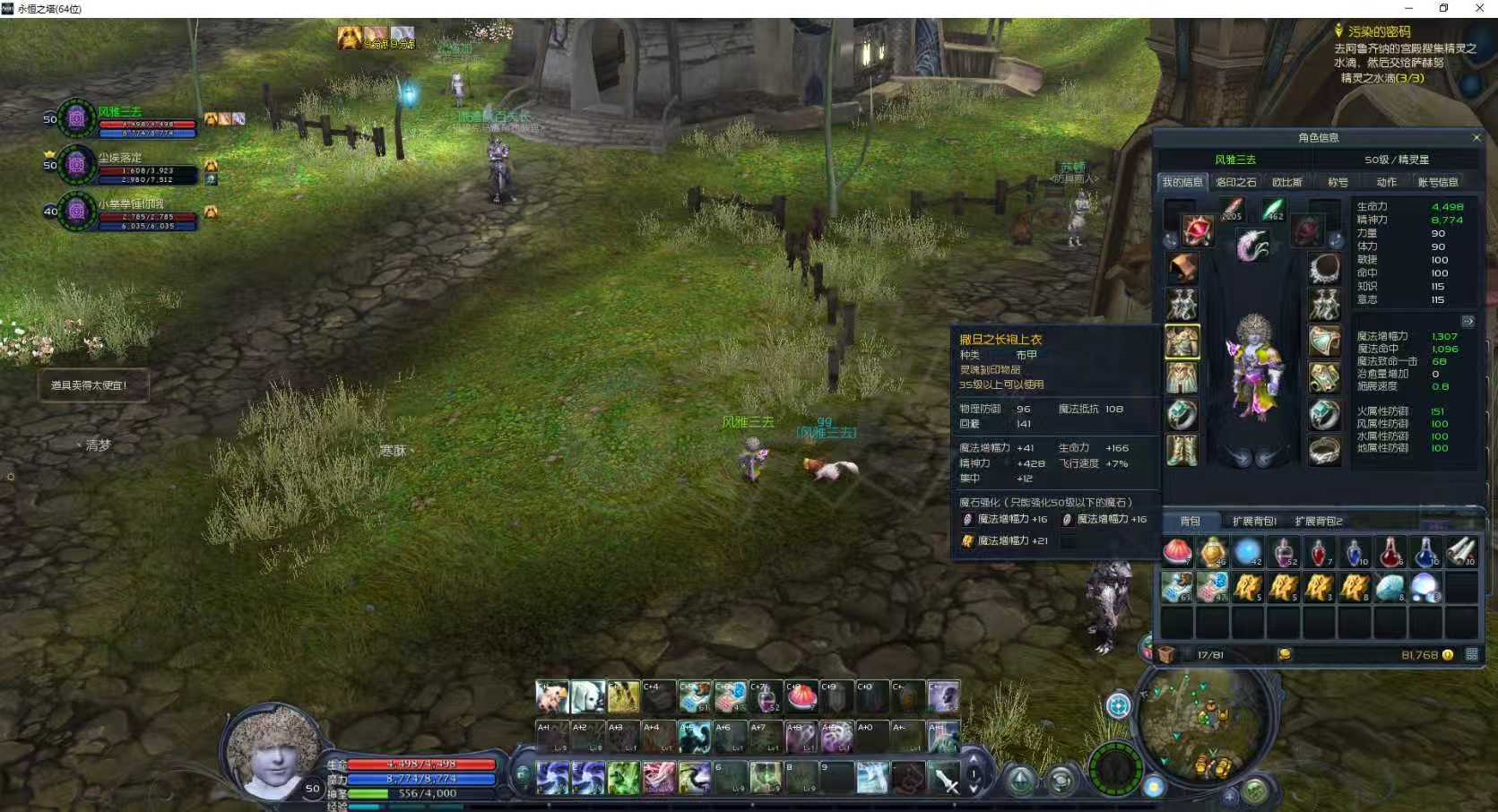Switch to the 烙印之石 tab
The height and width of the screenshot is (812, 1498).
click(1235, 182)
